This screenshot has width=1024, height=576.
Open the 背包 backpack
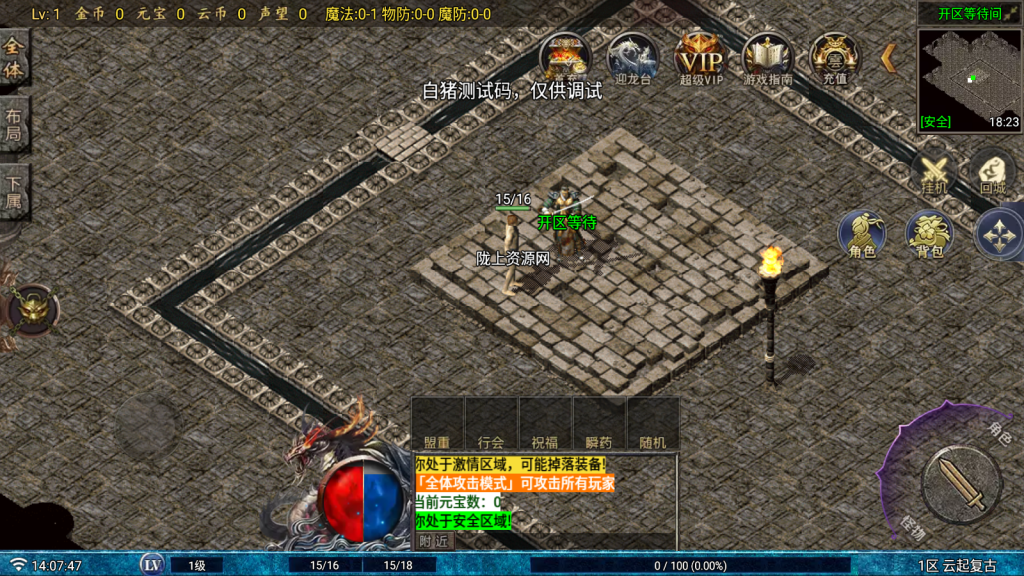pos(929,234)
